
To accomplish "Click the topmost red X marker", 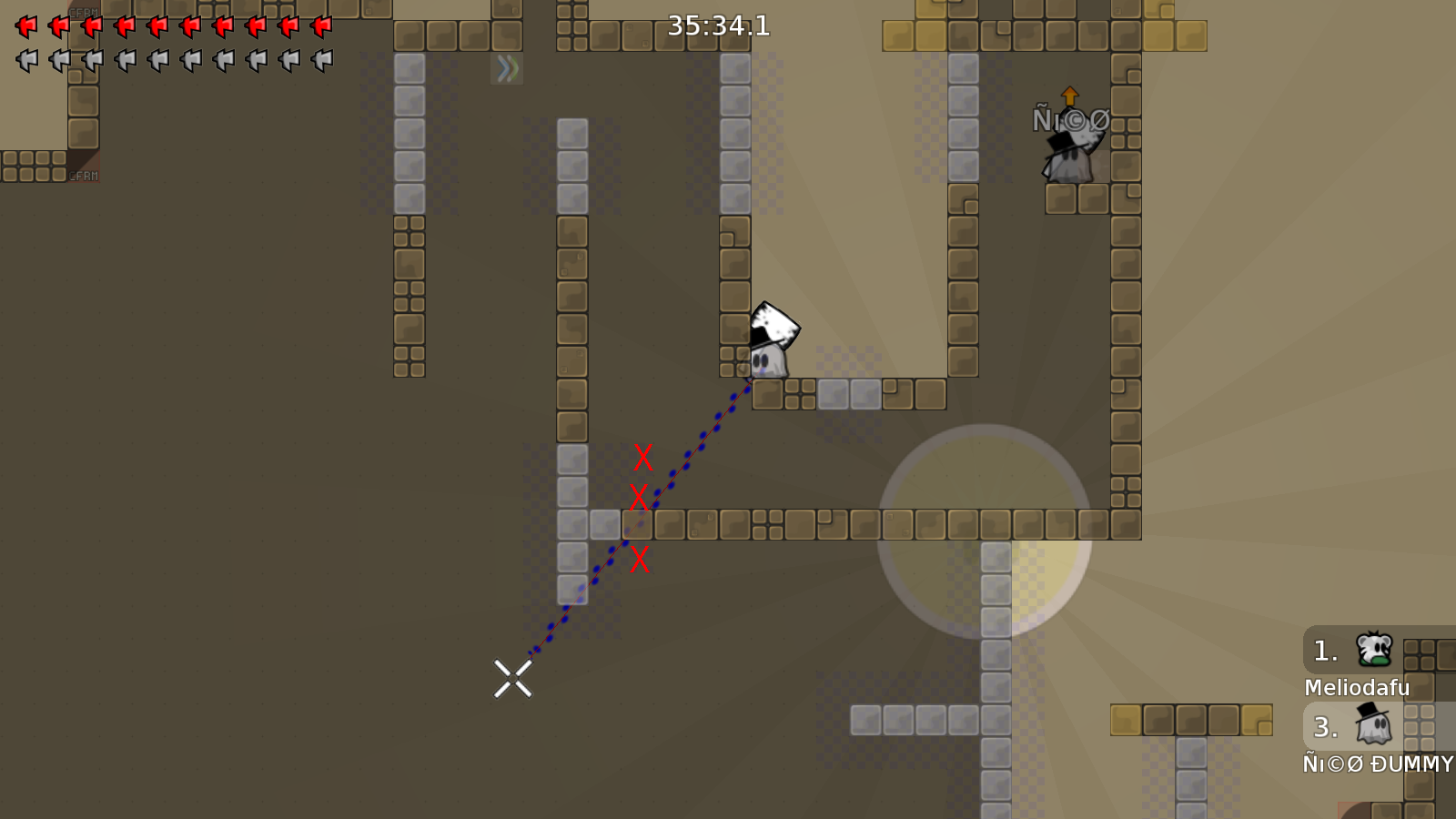I will pos(642,457).
